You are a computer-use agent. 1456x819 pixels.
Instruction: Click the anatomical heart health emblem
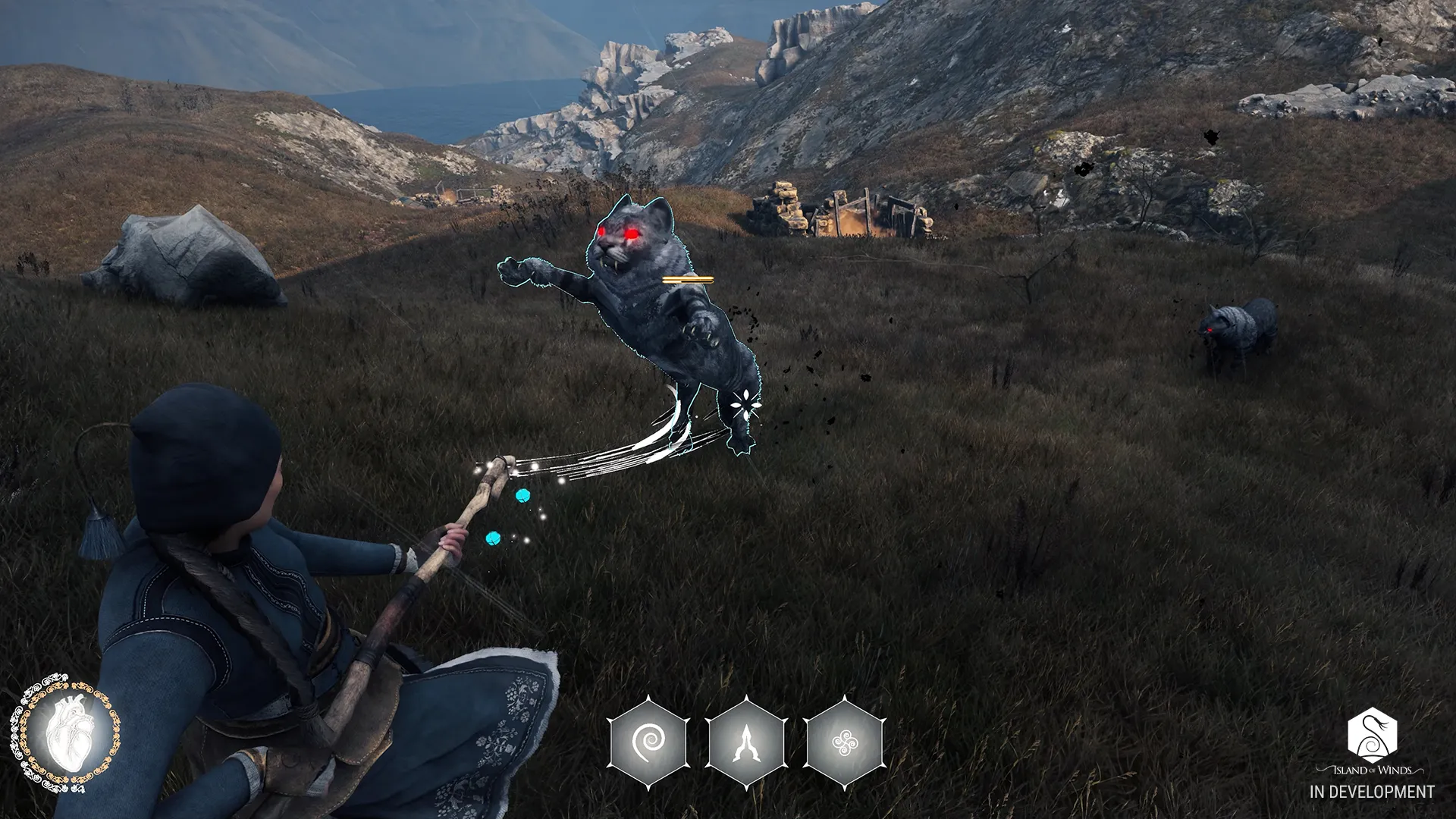[64, 731]
